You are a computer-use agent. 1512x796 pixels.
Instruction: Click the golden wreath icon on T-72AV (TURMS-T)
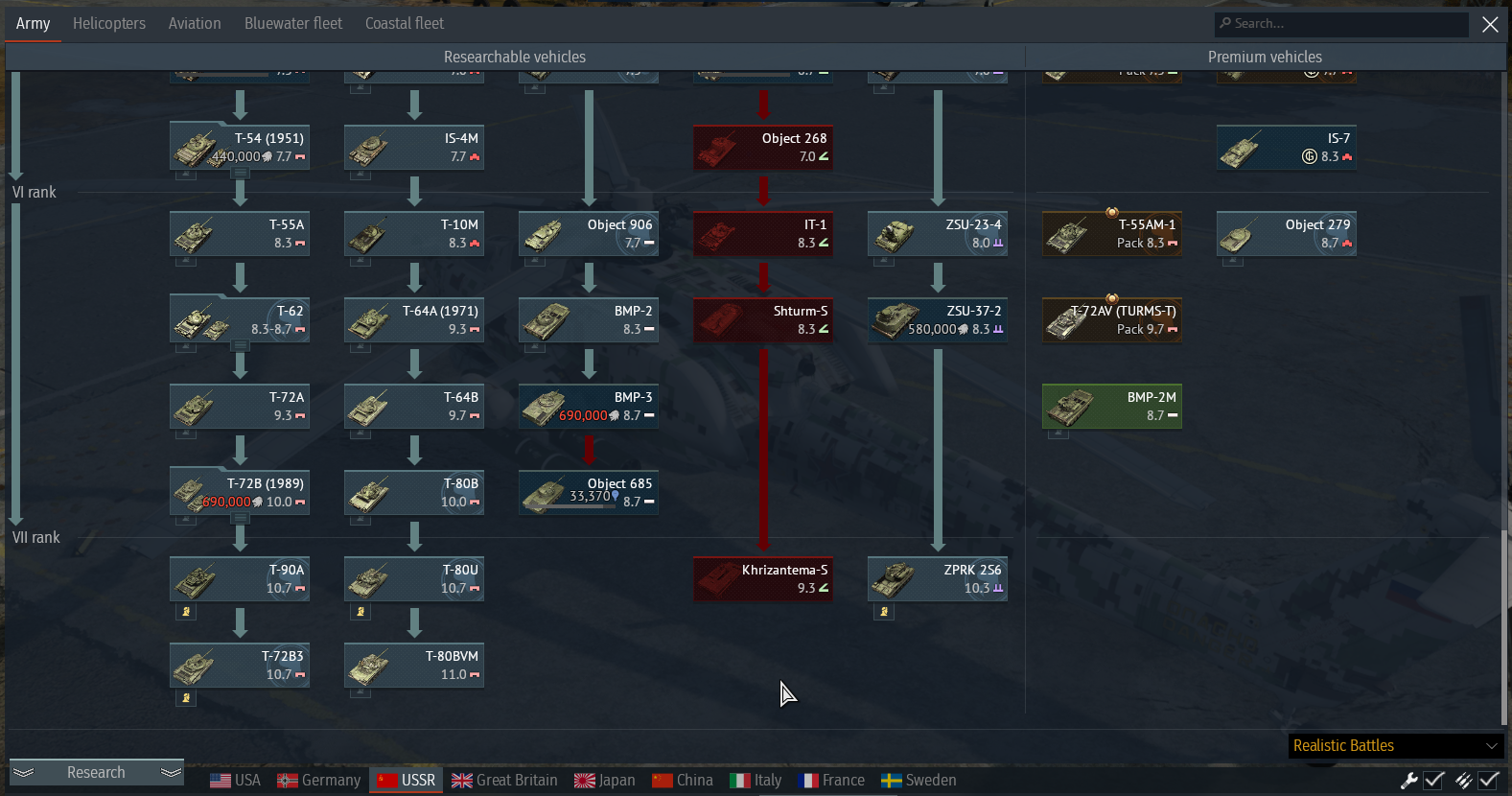point(1112,299)
